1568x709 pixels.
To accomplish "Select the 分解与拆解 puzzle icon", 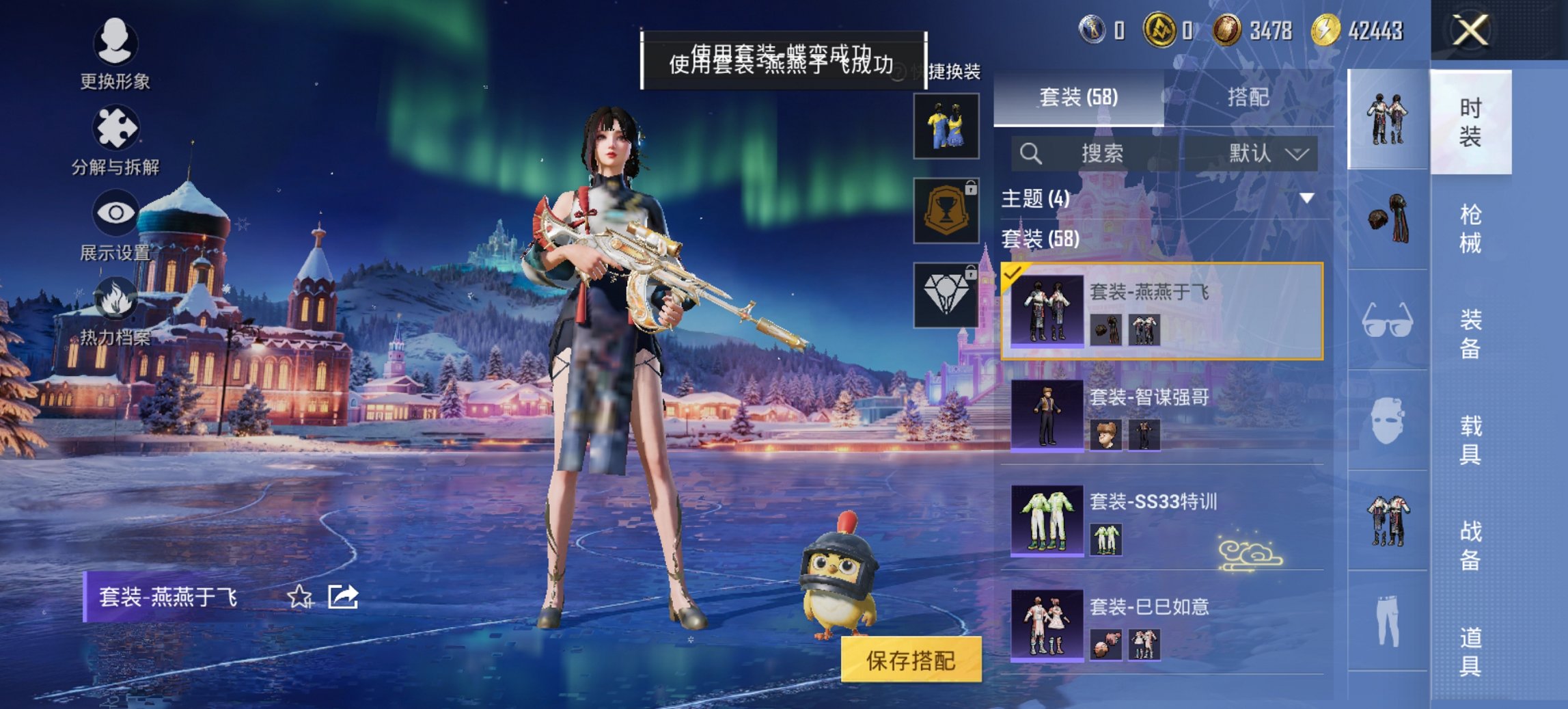I will [x=116, y=126].
